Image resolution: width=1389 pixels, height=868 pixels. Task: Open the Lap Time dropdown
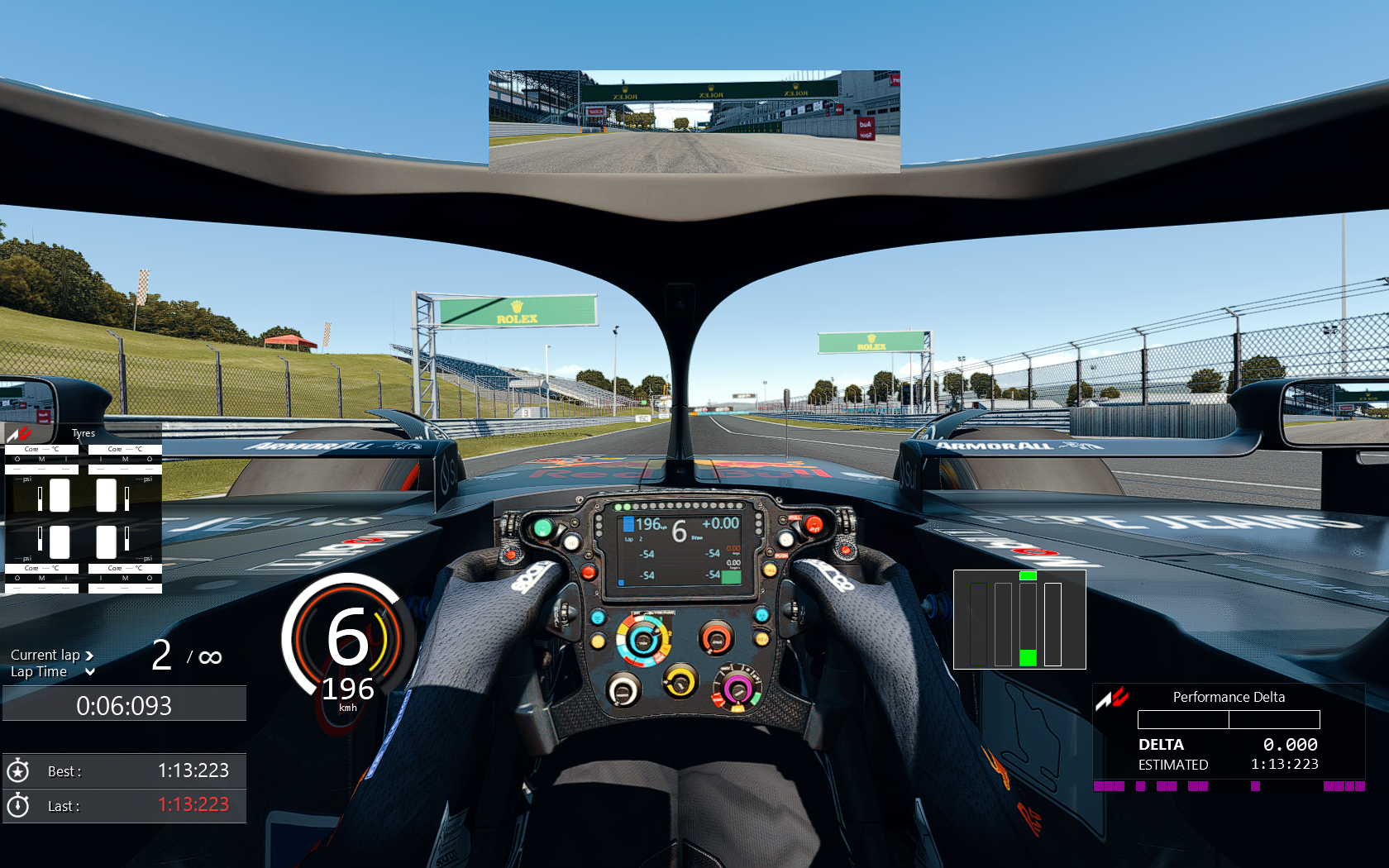tap(90, 672)
